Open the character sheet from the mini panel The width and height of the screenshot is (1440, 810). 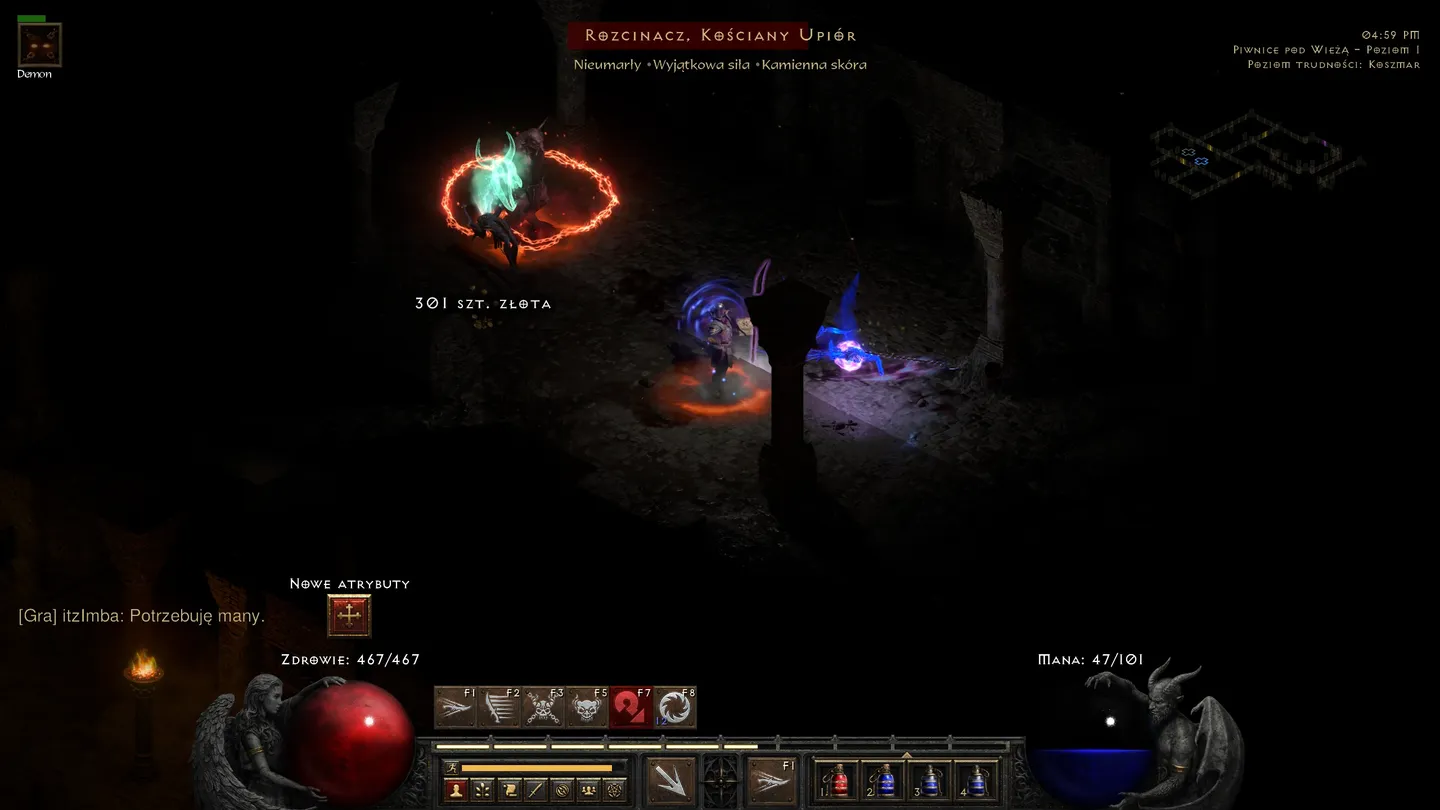456,790
